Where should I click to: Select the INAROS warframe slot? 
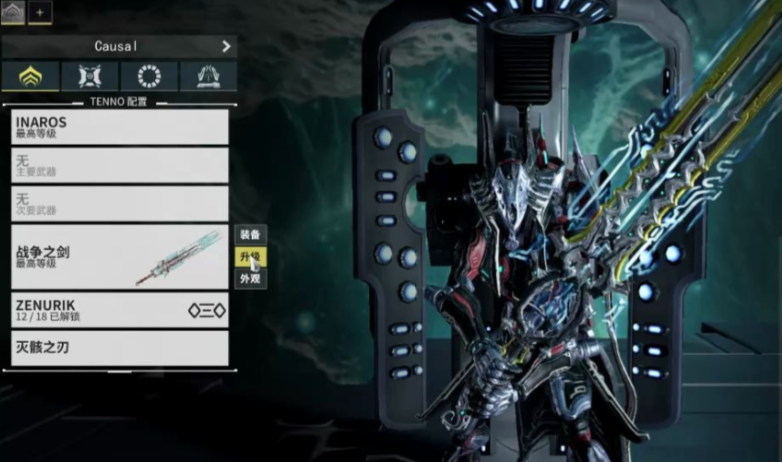click(x=119, y=127)
